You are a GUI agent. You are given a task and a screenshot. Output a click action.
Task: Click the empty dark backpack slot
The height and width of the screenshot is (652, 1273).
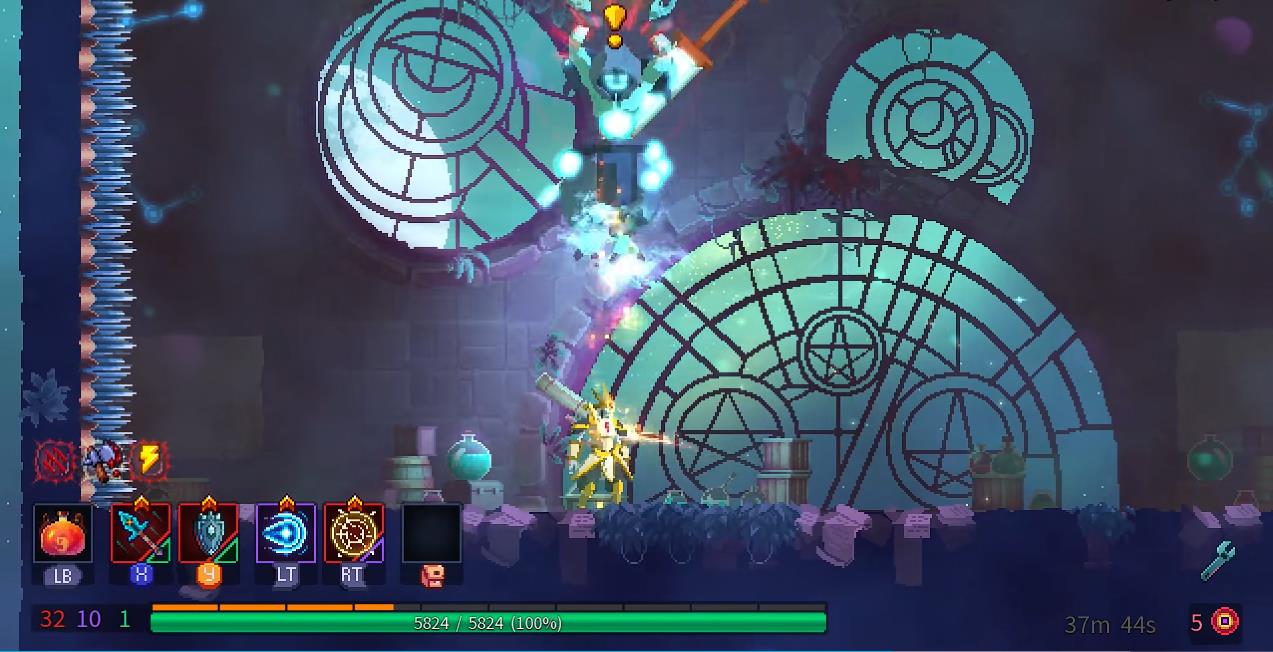point(431,534)
